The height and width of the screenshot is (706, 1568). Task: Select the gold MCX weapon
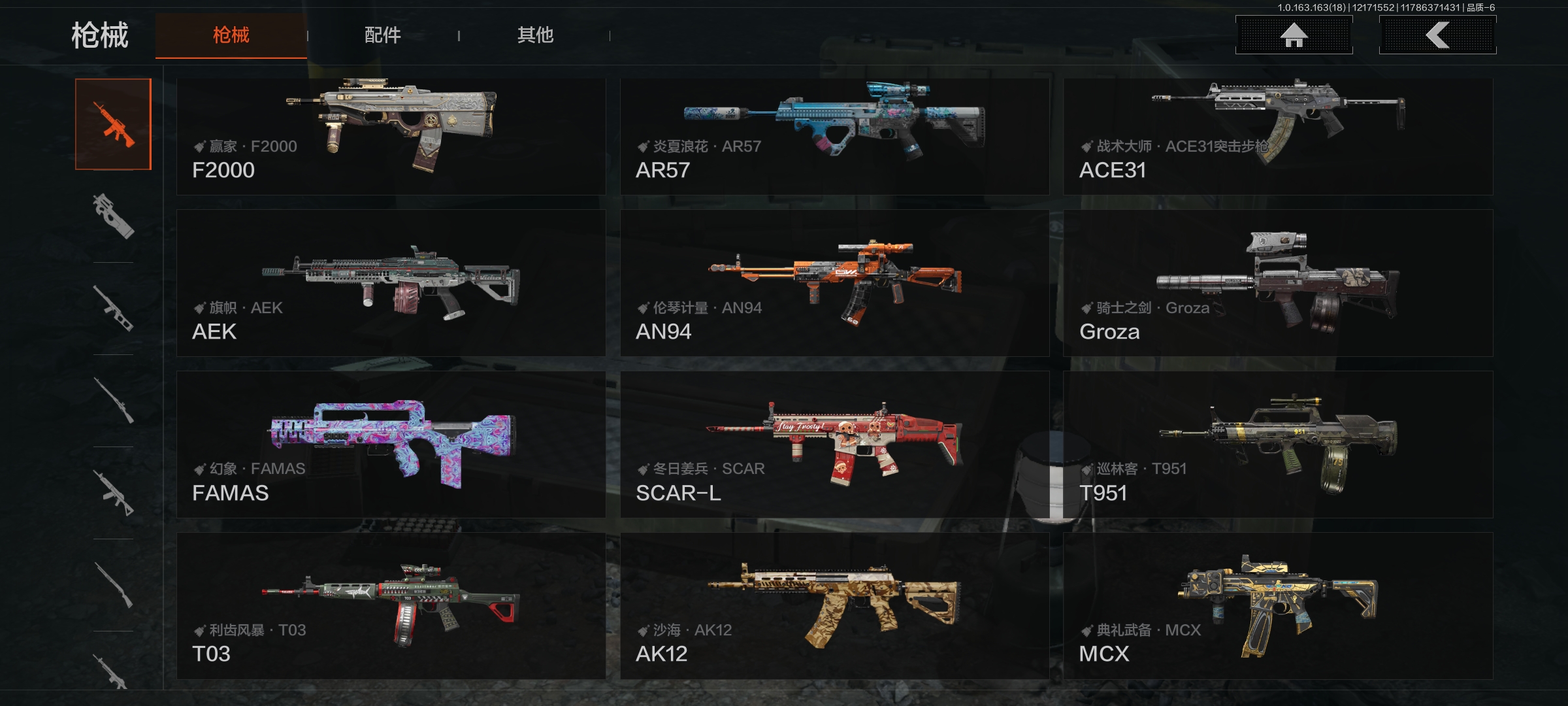click(x=1278, y=606)
